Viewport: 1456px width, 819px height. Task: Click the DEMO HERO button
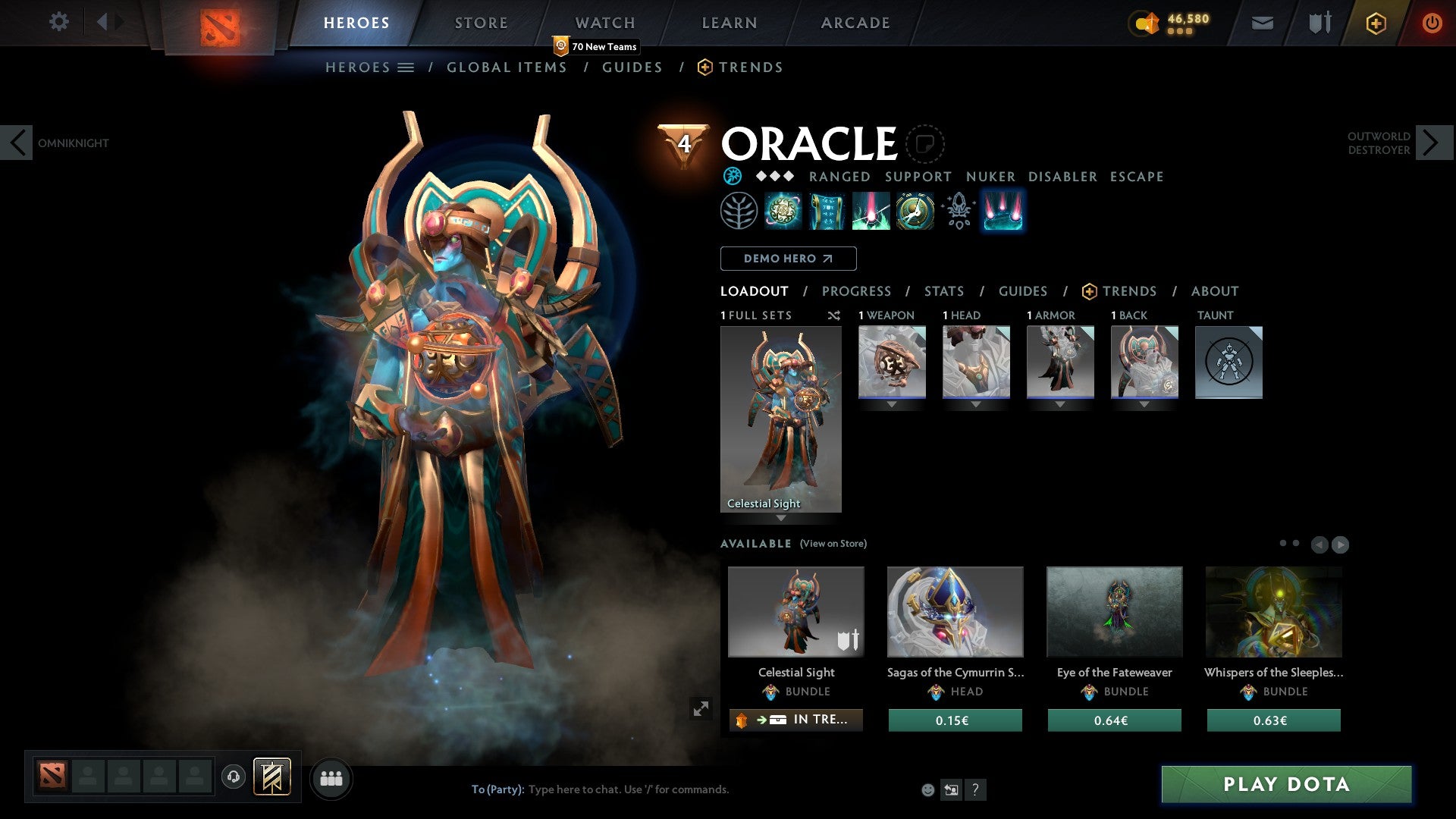(x=788, y=259)
